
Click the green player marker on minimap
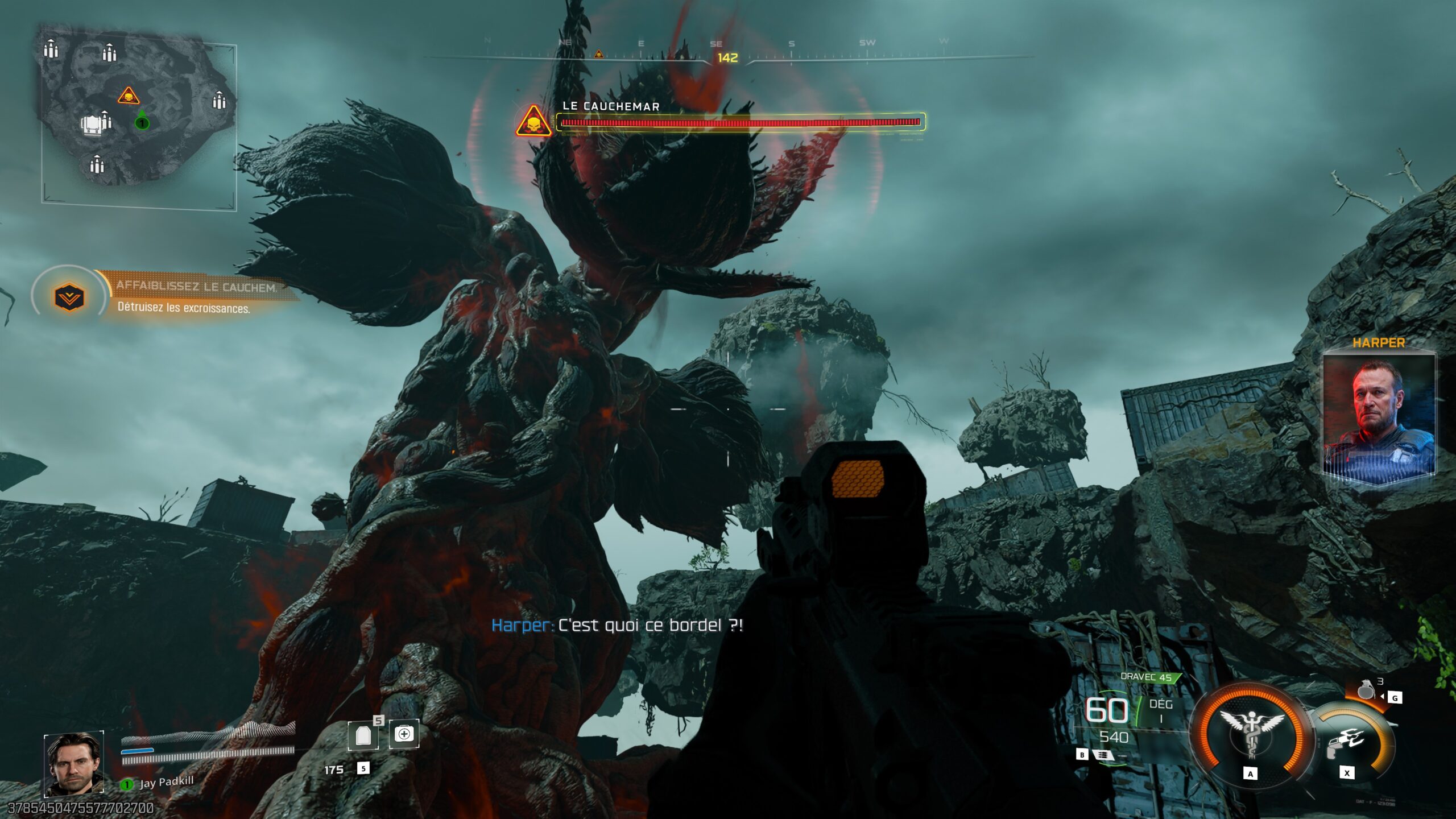[x=142, y=122]
